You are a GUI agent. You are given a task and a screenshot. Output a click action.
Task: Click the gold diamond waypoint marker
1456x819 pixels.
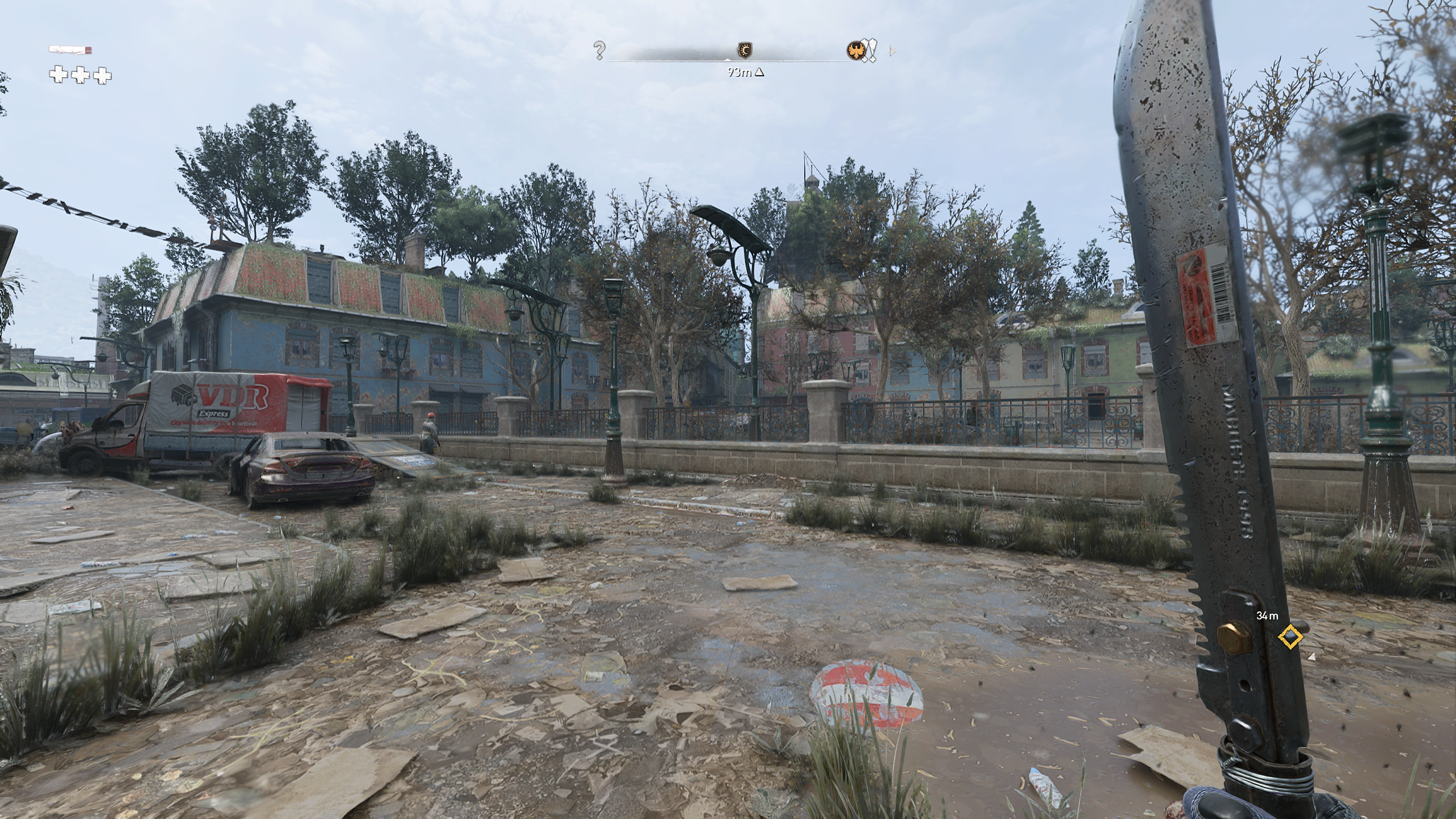point(1290,637)
